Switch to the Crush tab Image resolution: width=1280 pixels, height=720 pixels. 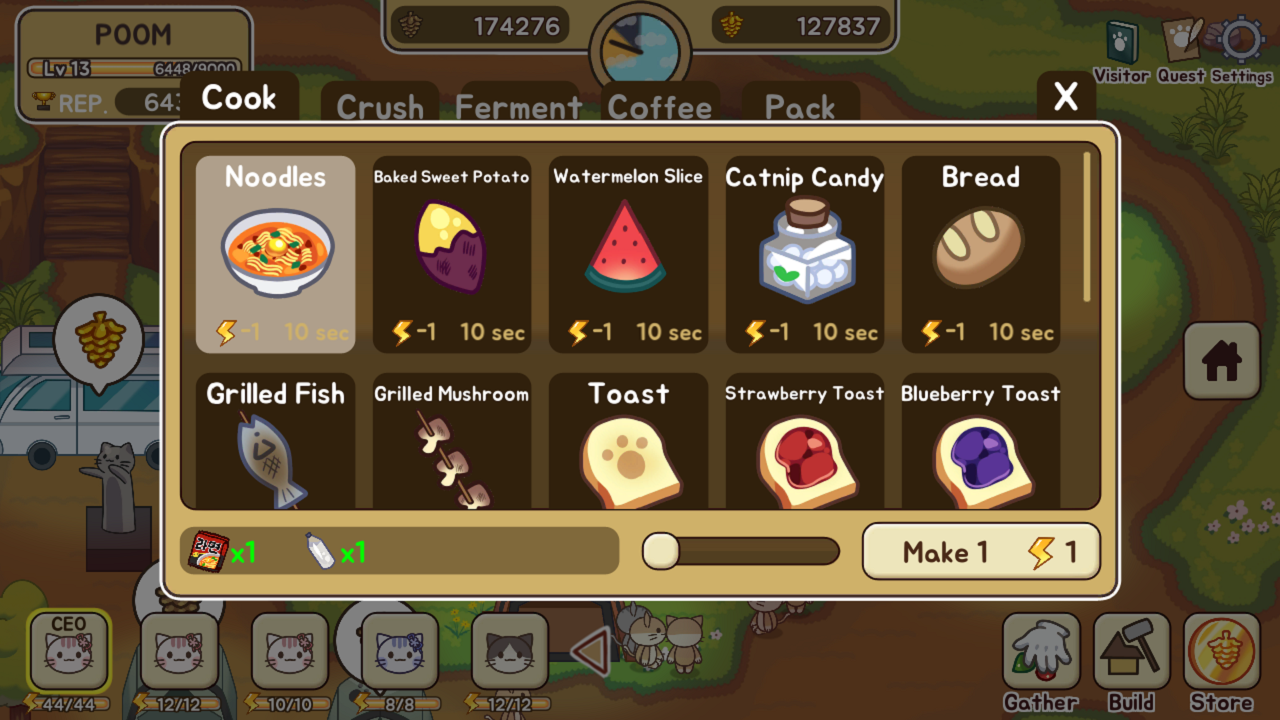coord(380,105)
